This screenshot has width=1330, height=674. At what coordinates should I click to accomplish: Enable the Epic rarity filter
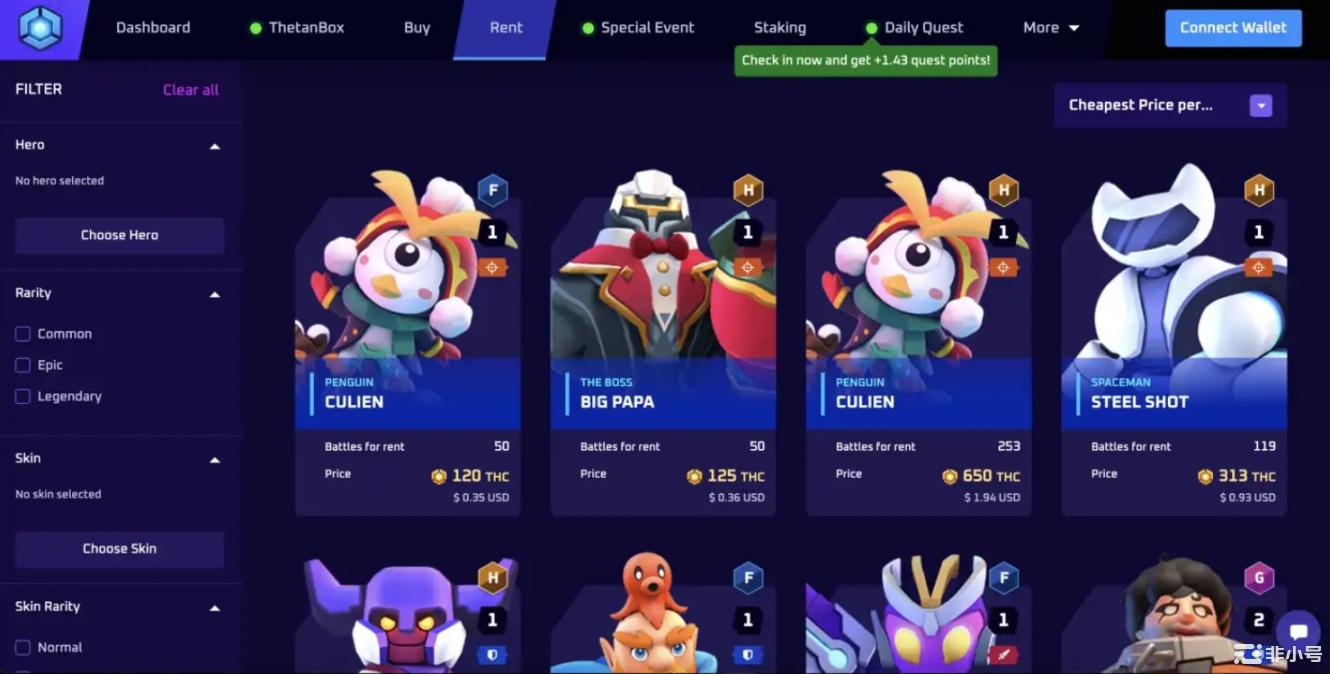click(23, 365)
